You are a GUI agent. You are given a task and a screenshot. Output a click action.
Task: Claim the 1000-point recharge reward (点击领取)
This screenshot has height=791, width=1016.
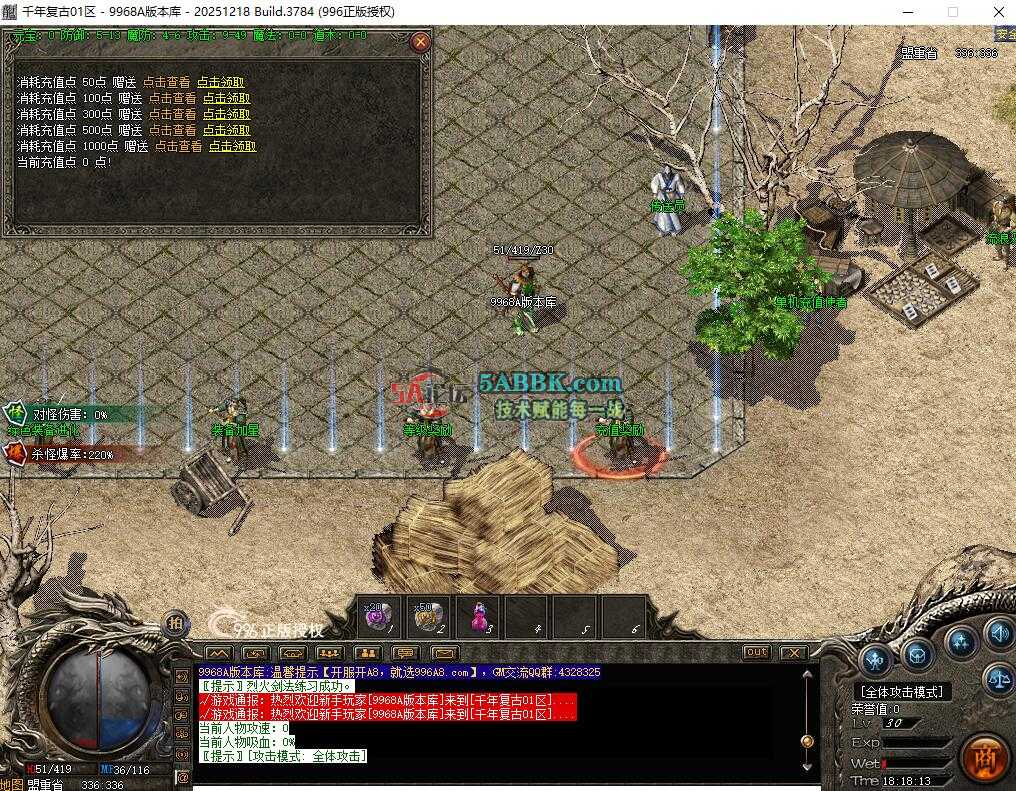pyautogui.click(x=232, y=146)
